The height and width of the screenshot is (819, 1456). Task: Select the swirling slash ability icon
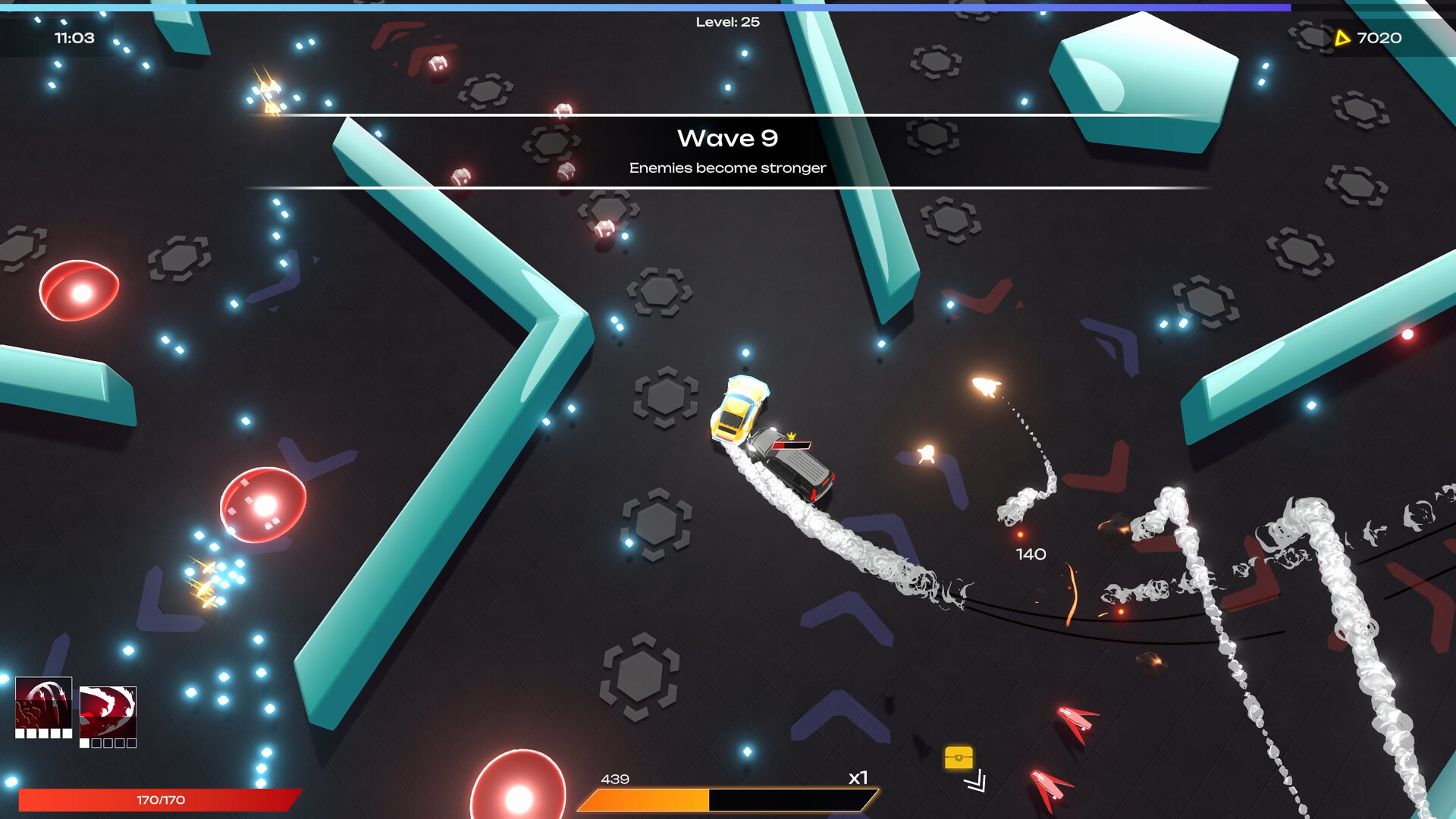[108, 711]
